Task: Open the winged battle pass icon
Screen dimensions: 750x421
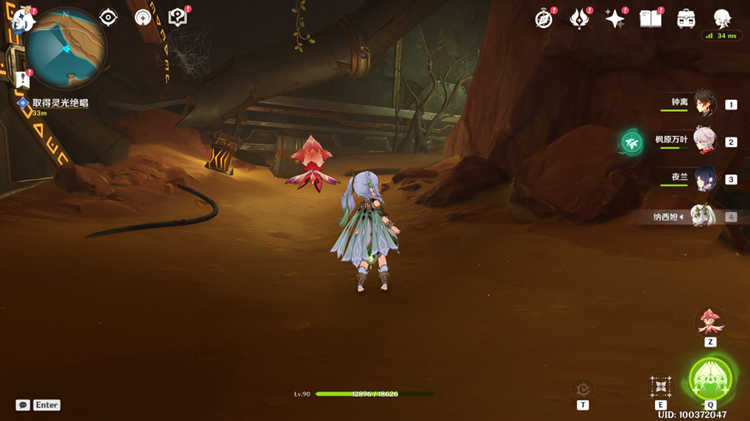Action: pyautogui.click(x=580, y=18)
